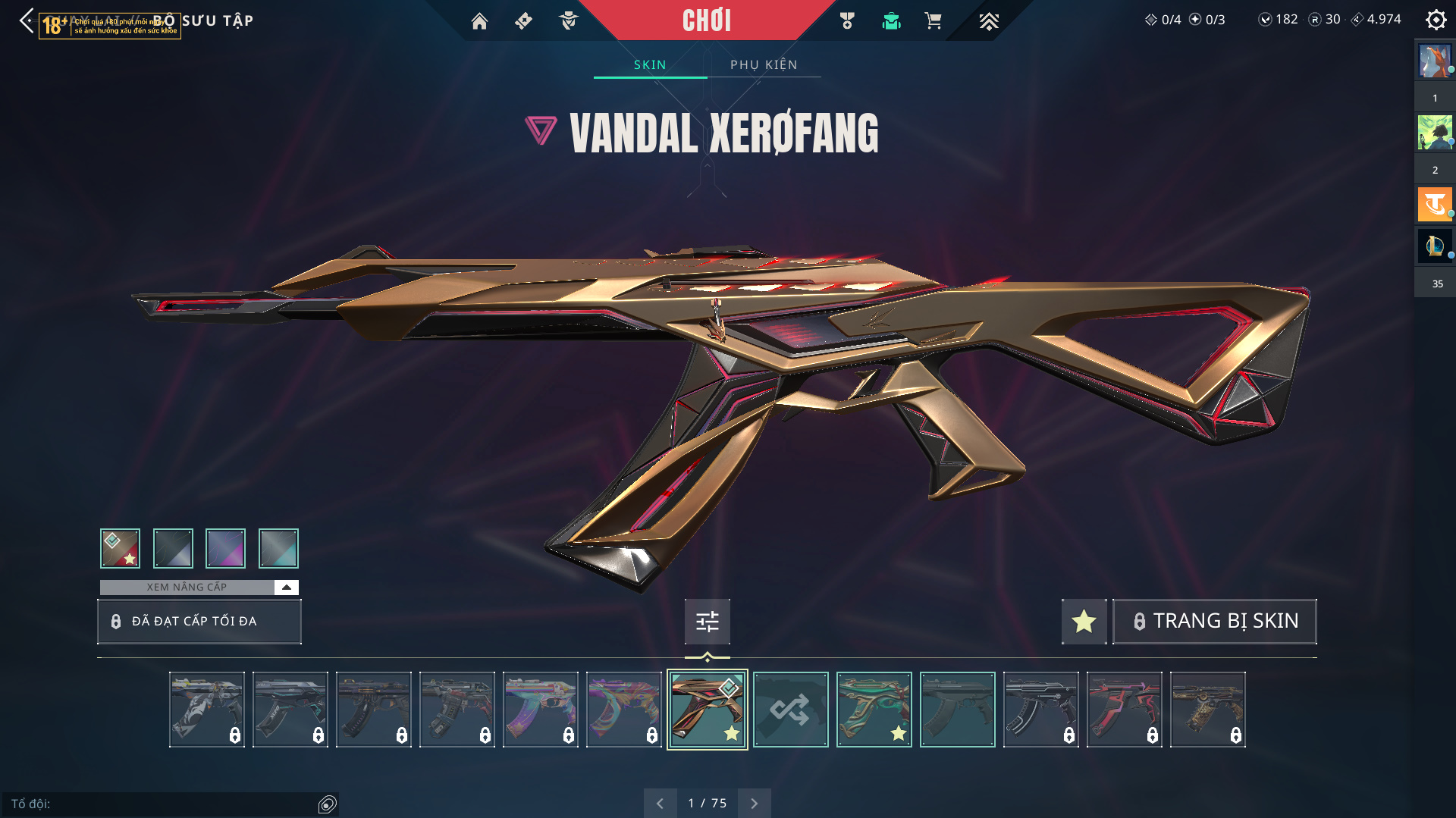This screenshot has width=1456, height=818.
Task: Choose the purple variant swatch
Action: (x=225, y=548)
